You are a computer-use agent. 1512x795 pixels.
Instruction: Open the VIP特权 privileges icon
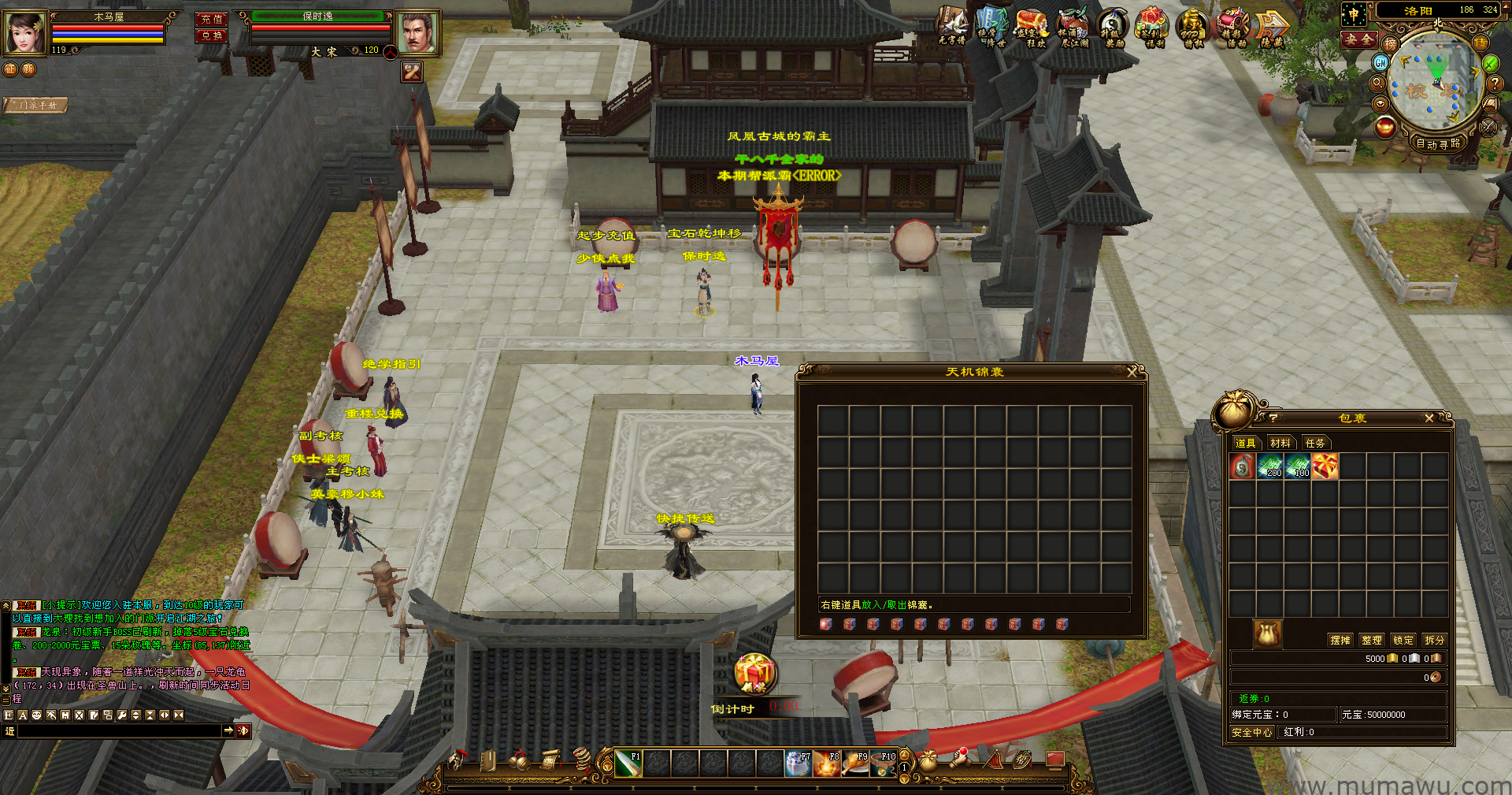1193,28
